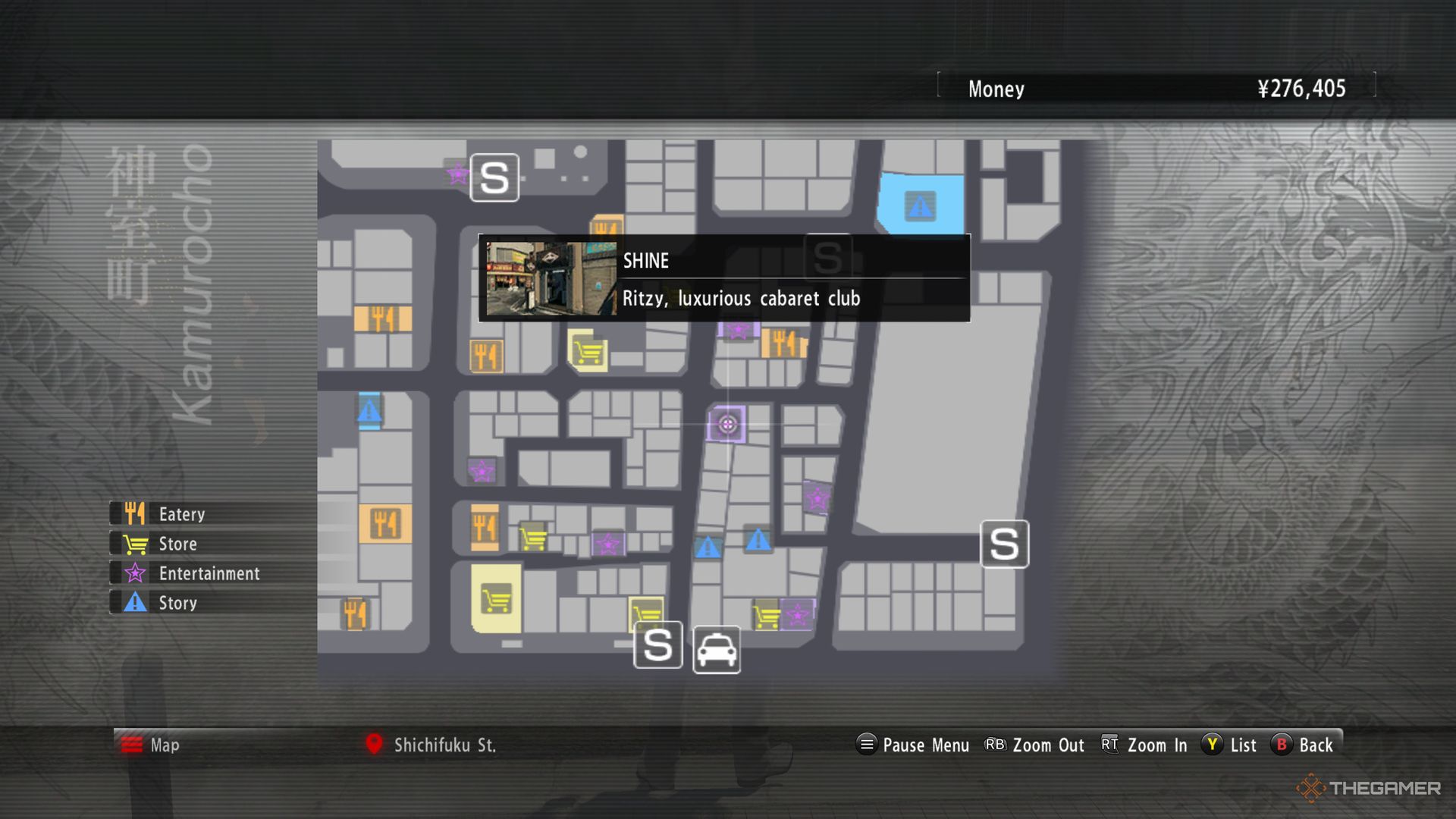Select the story marker in the blue highlighted block
The width and height of the screenshot is (1456, 819).
[x=920, y=206]
